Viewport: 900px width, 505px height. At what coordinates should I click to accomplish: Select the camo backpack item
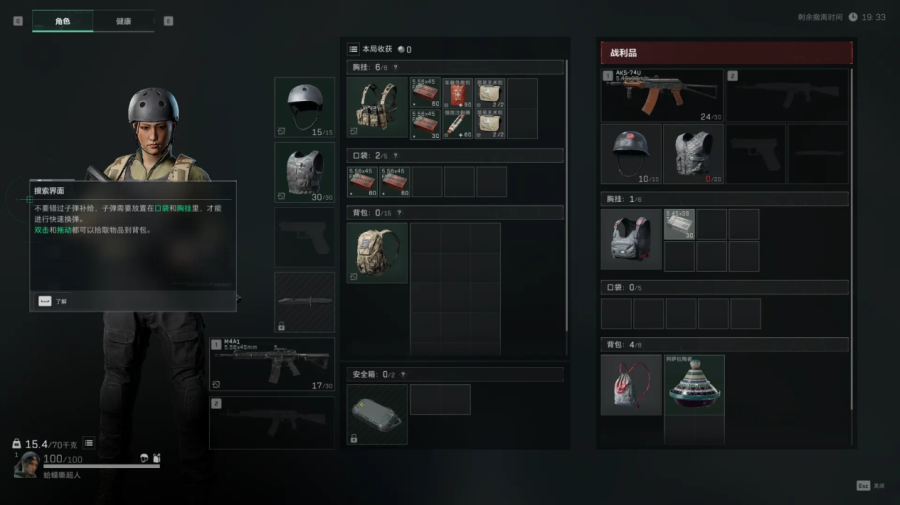(x=377, y=252)
